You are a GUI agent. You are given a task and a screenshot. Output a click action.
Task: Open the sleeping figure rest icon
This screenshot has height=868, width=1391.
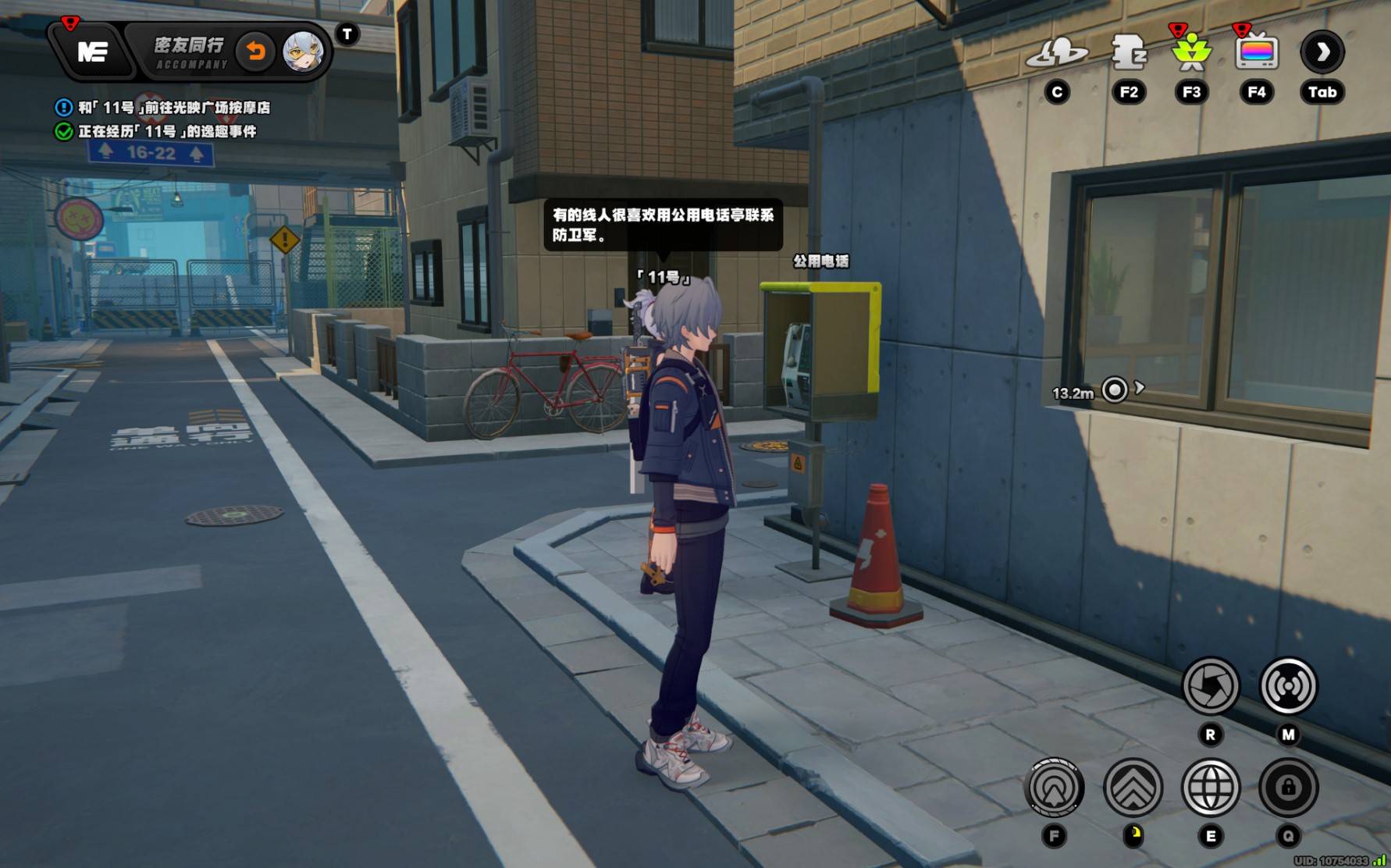coord(1128,52)
